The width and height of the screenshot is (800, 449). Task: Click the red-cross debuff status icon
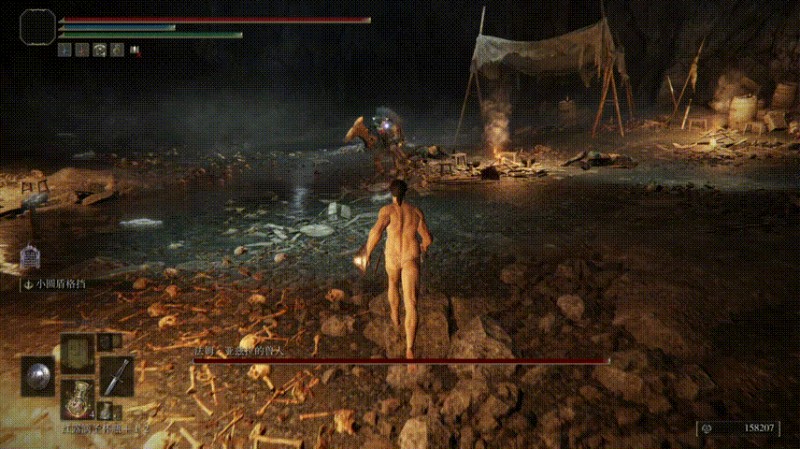point(135,49)
